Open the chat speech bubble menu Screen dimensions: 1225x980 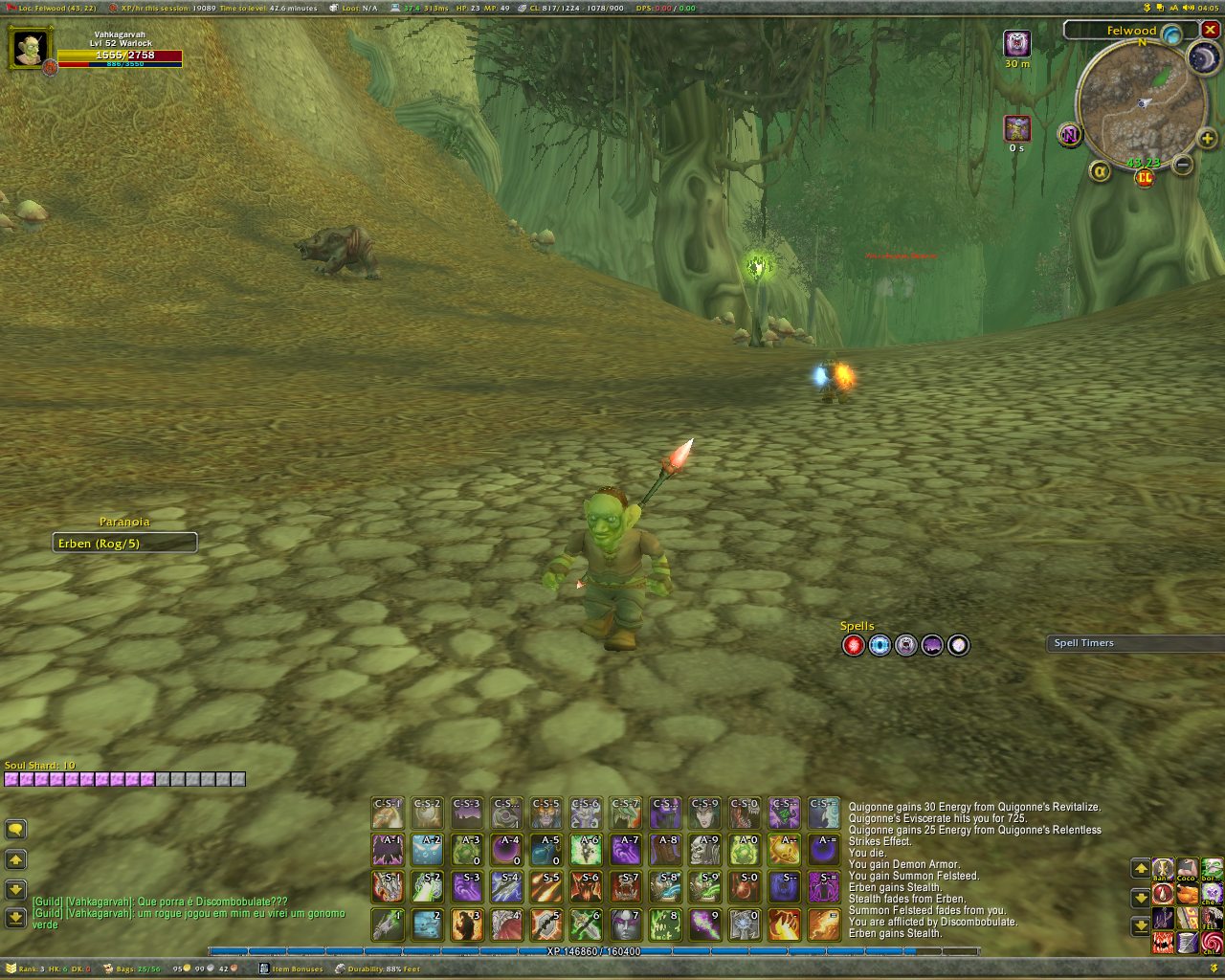pos(15,830)
